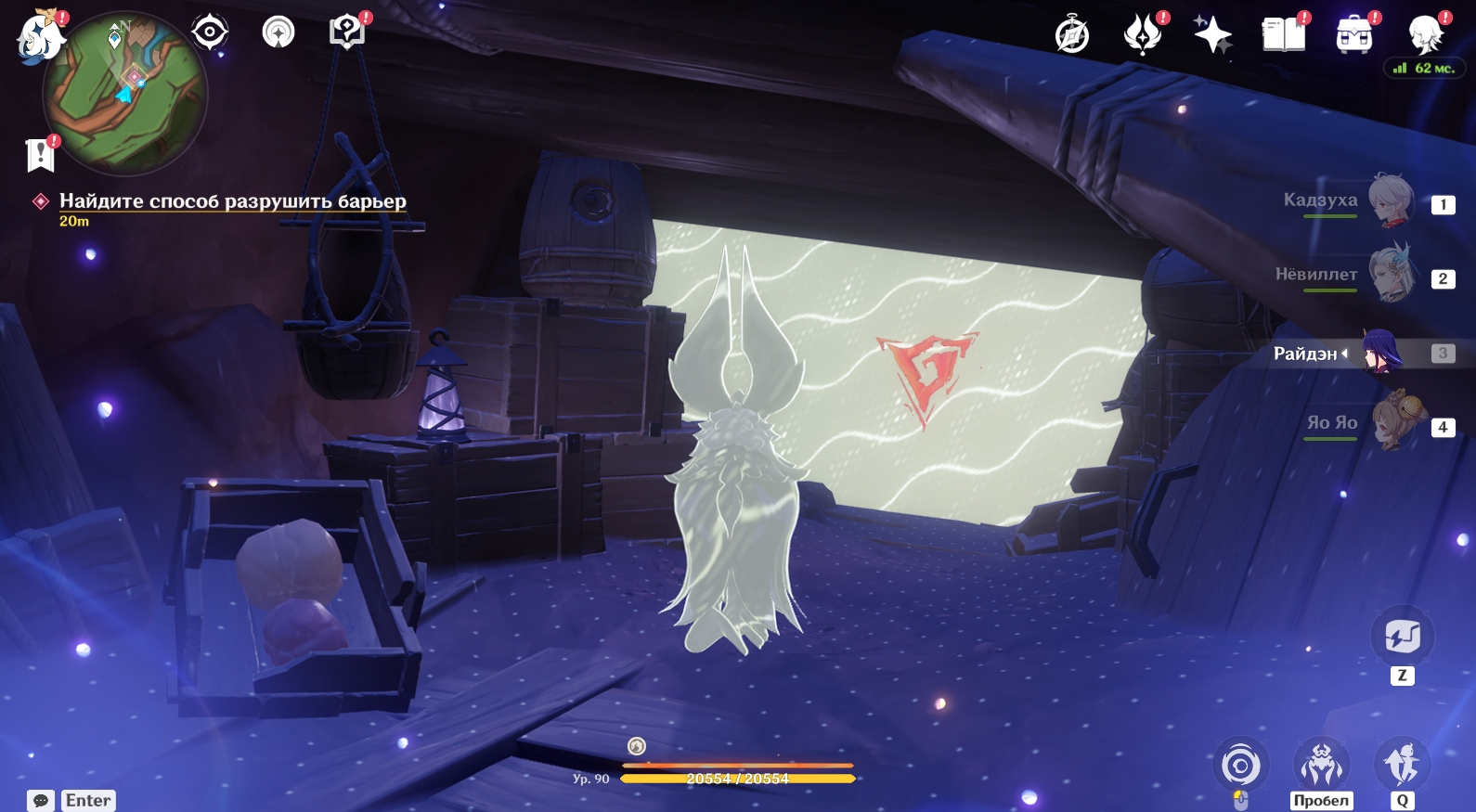Open the circular minimap
This screenshot has height=812, width=1476.
[x=125, y=93]
